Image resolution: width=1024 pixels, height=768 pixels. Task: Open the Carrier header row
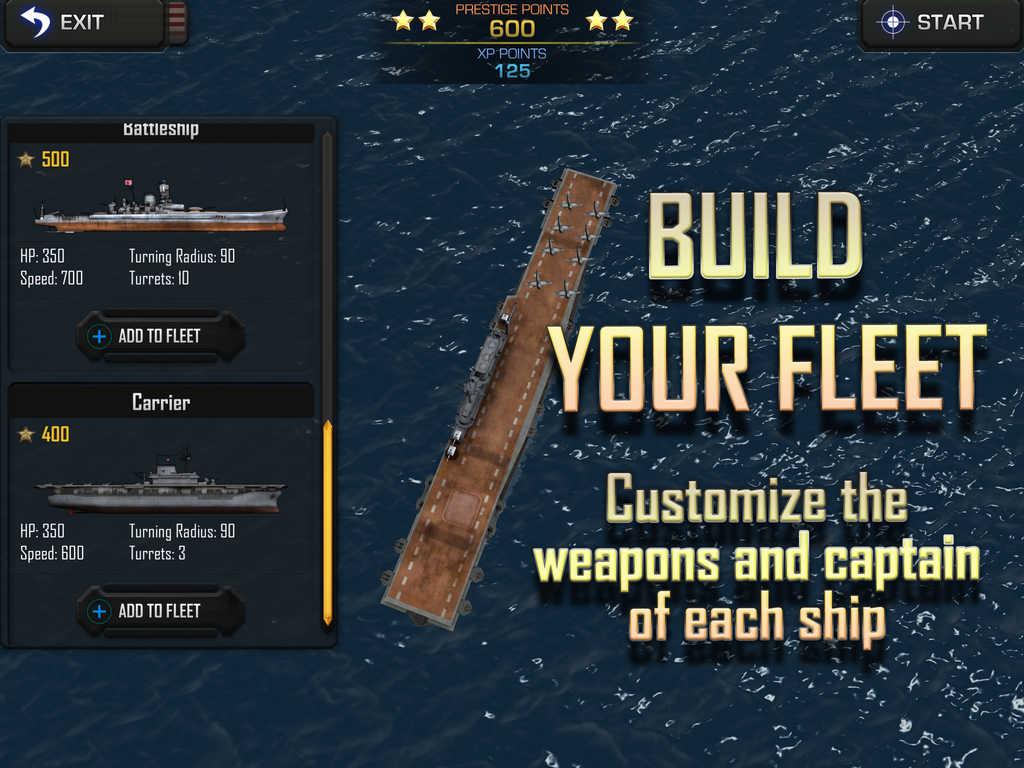(x=161, y=402)
